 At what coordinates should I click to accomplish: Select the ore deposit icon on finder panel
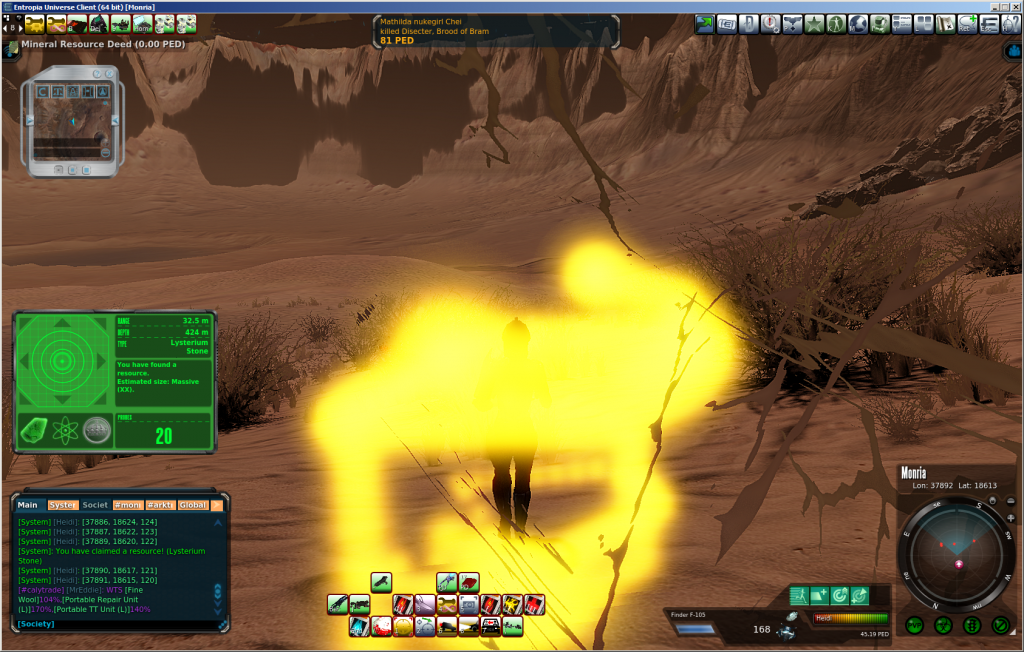click(32, 430)
